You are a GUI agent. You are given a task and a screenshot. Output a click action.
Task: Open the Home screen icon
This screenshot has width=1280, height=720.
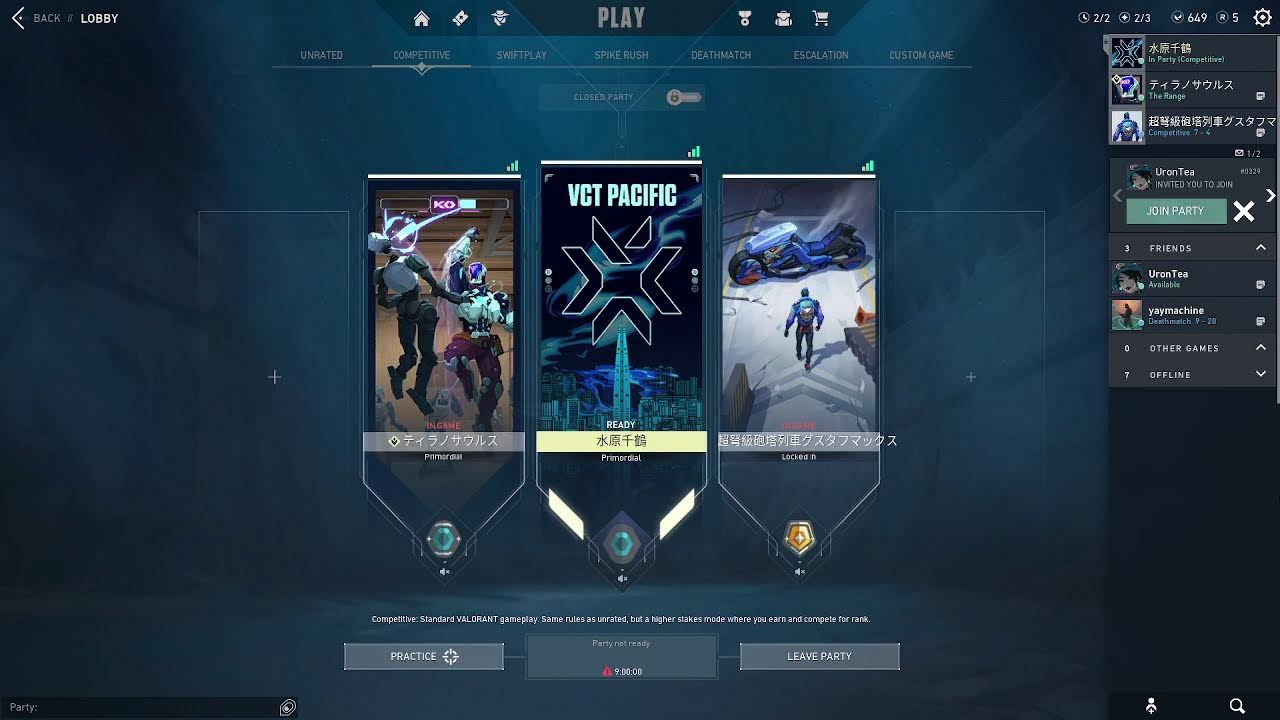[x=421, y=18]
